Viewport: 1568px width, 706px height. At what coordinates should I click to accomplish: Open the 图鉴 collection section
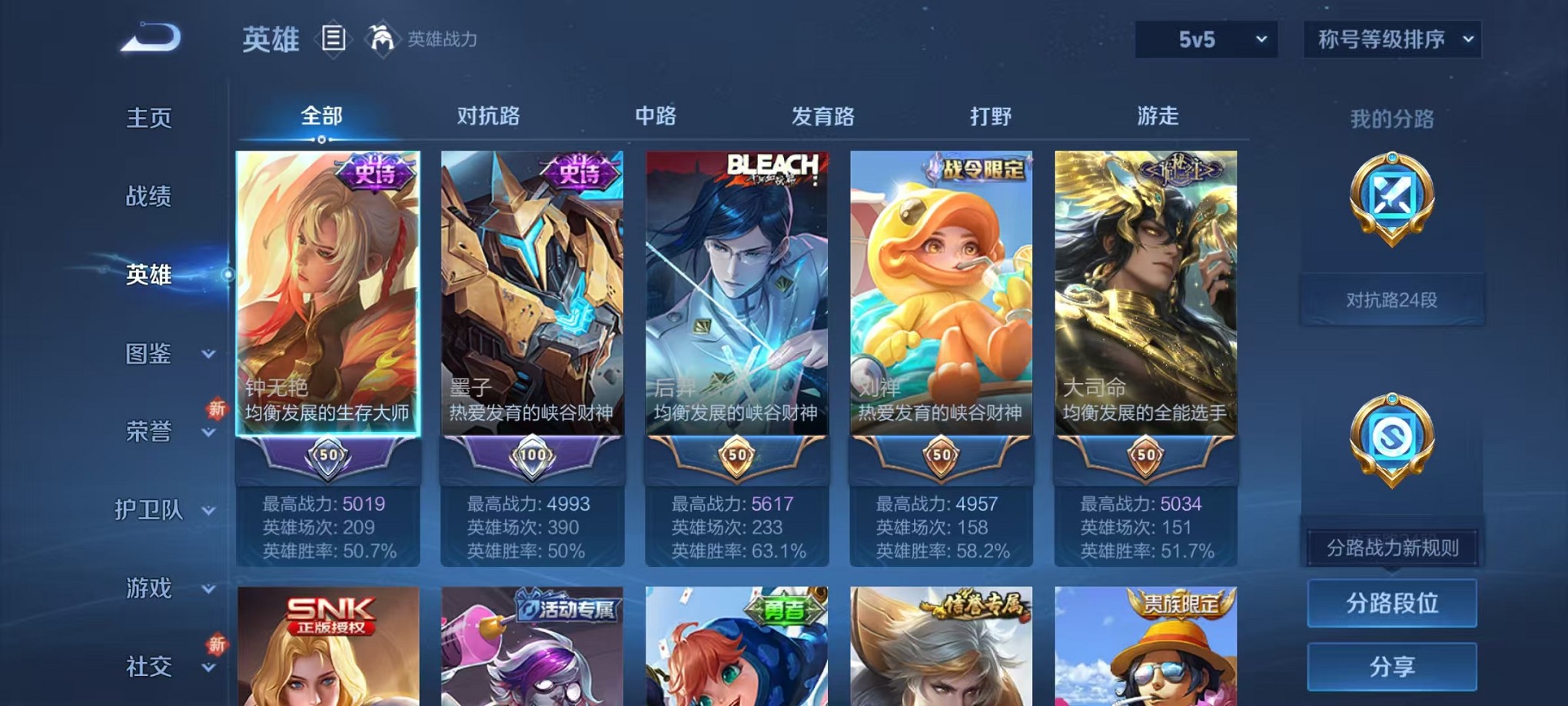point(146,354)
